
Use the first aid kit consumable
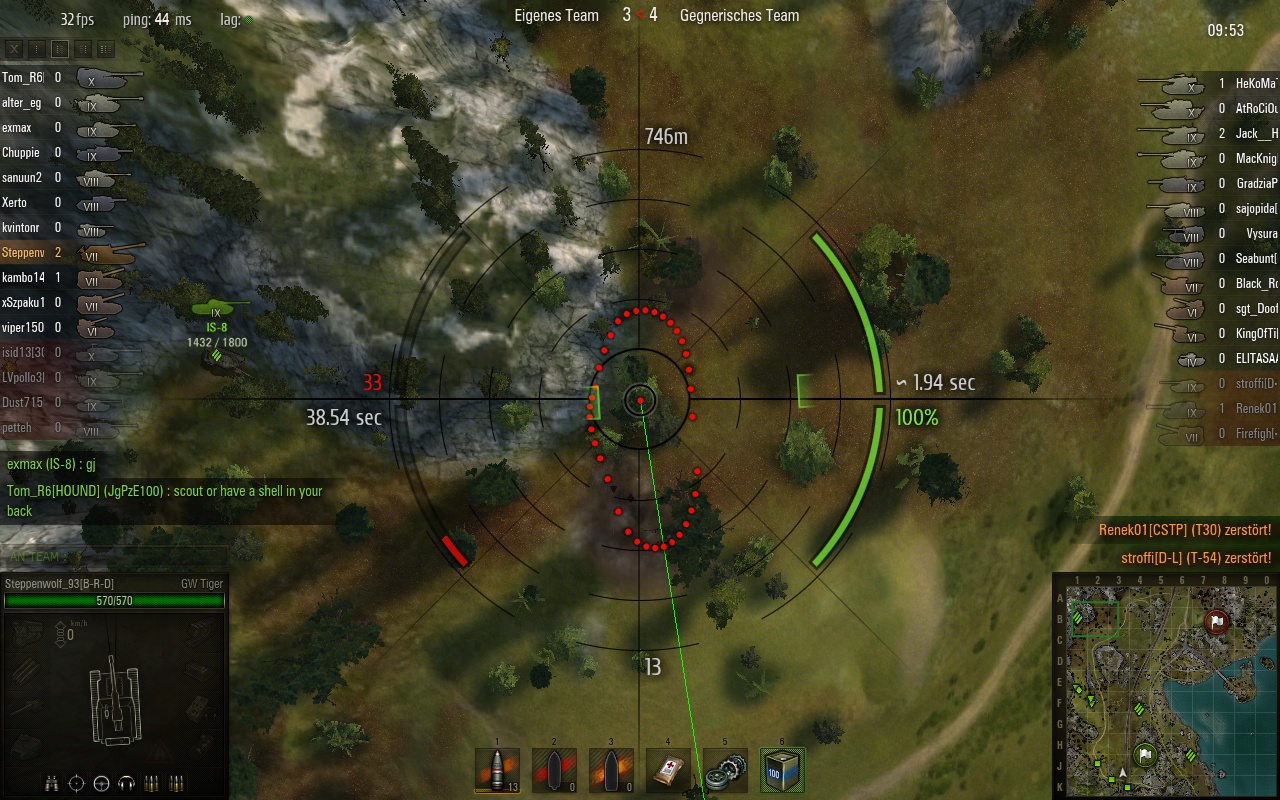click(668, 771)
